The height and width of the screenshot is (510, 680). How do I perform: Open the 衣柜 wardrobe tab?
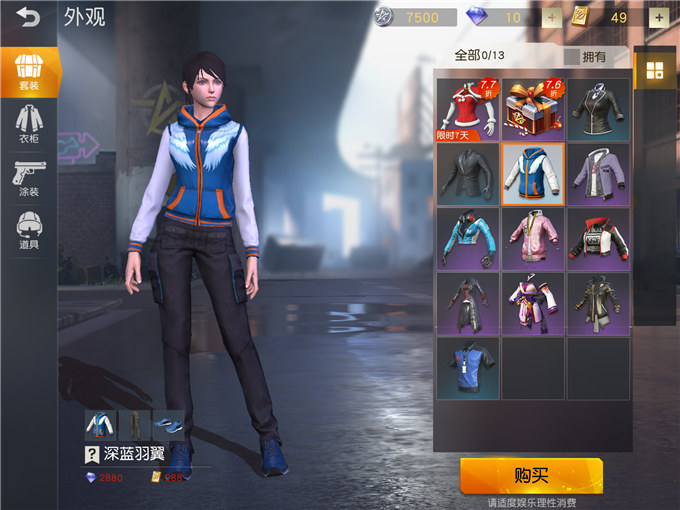point(29,124)
